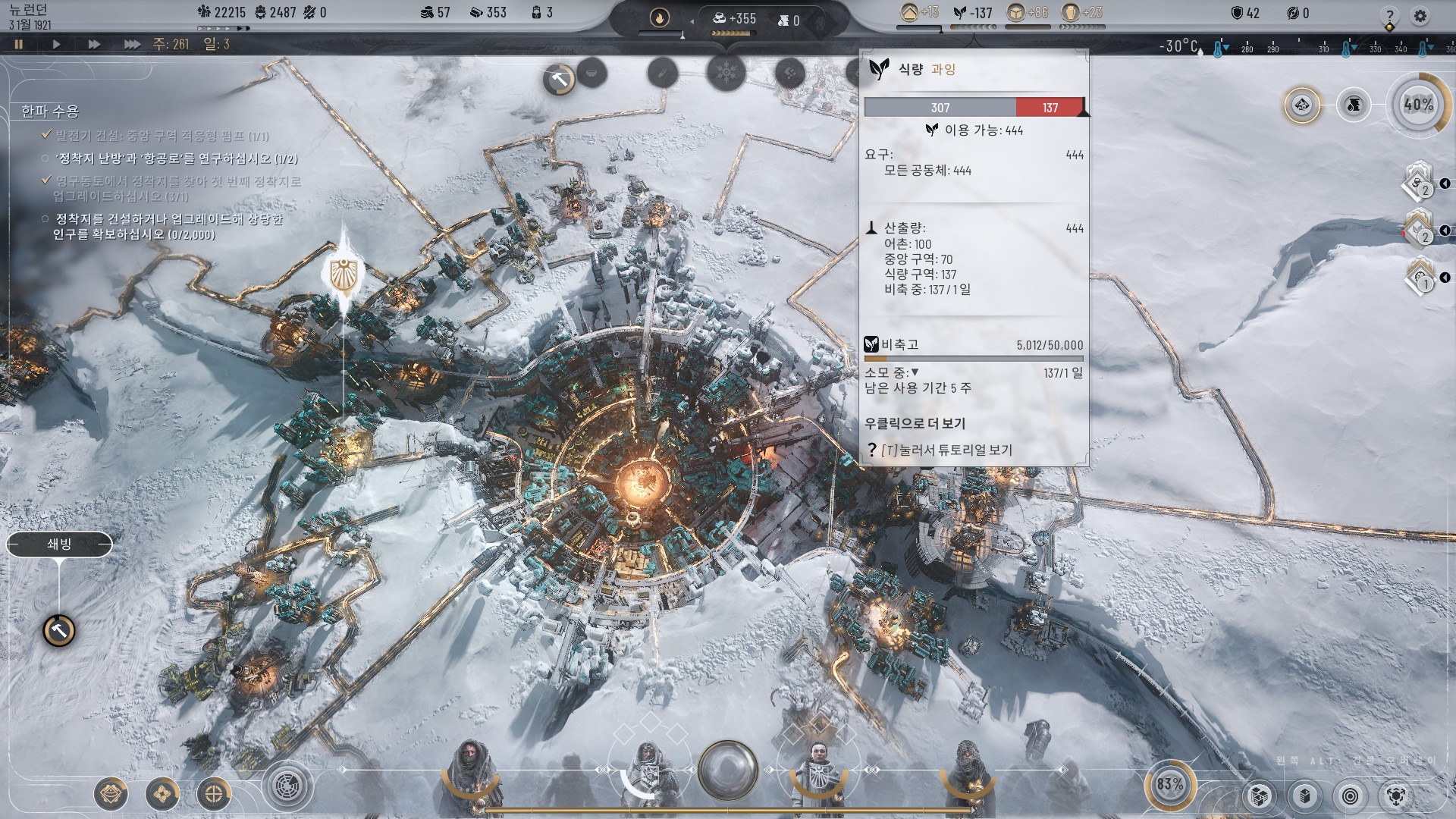
Task: Open the crosshair circle button
Action: (214, 794)
